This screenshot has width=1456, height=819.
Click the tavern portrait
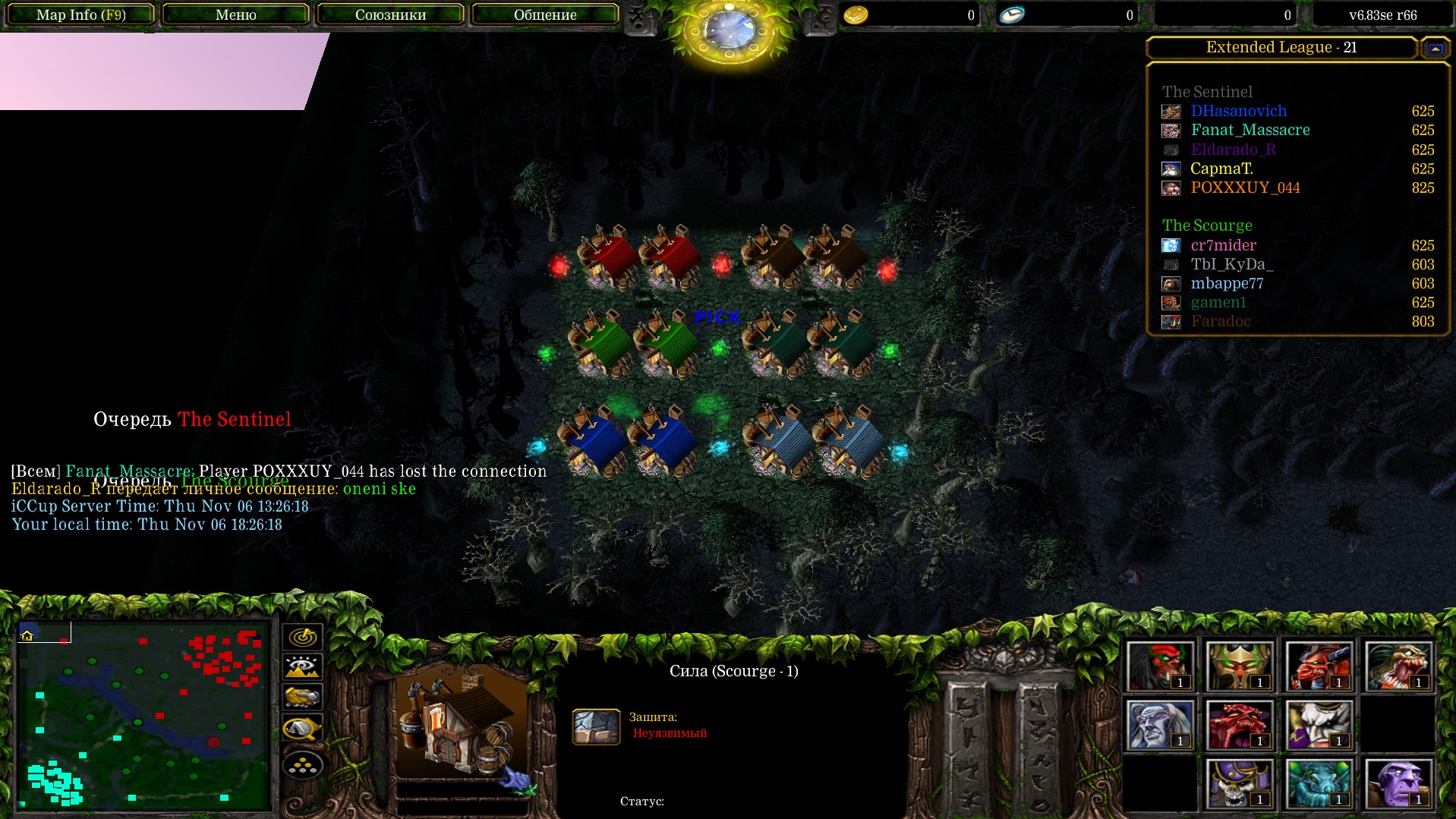pos(461,721)
